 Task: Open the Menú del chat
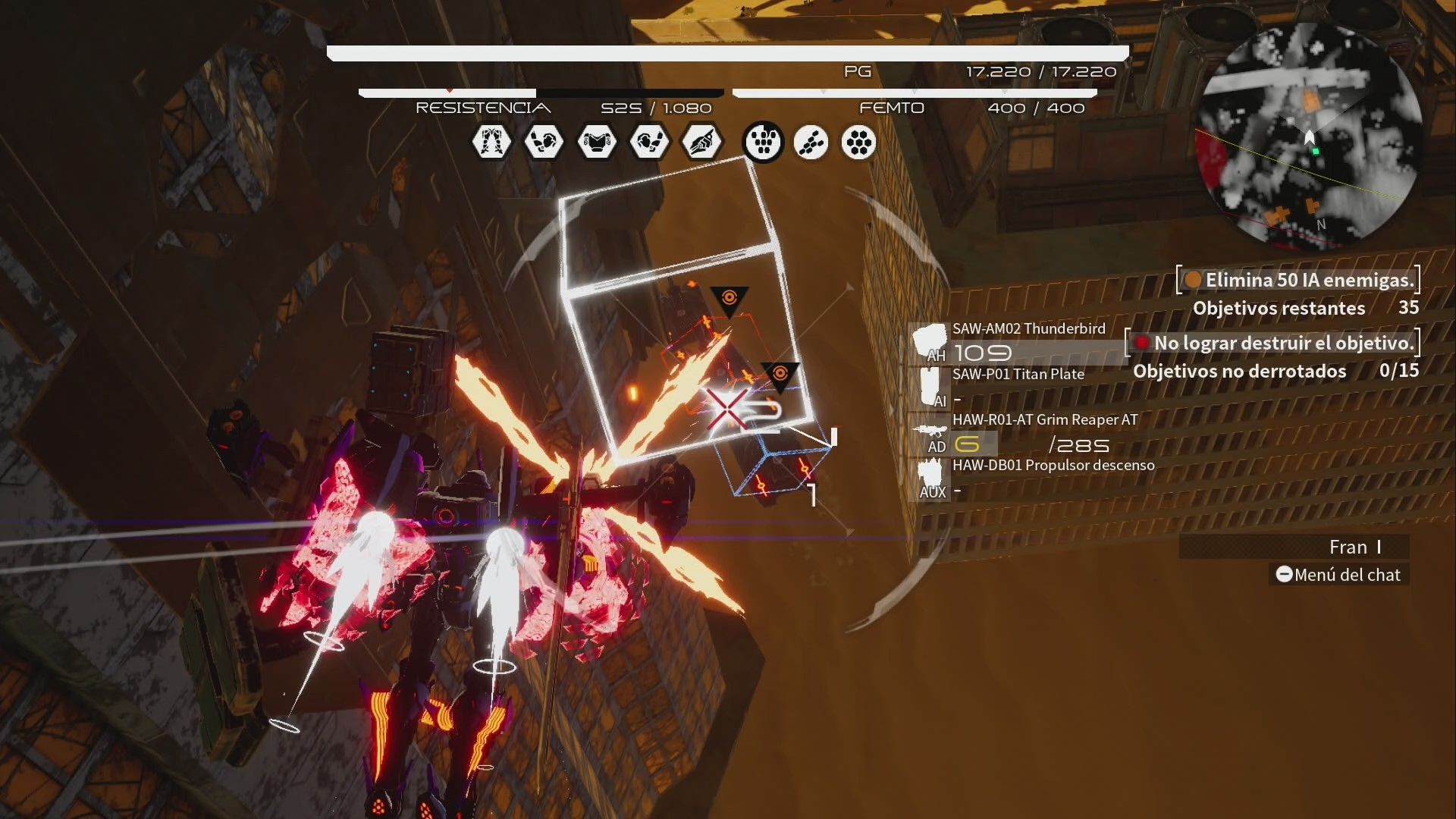click(1338, 575)
